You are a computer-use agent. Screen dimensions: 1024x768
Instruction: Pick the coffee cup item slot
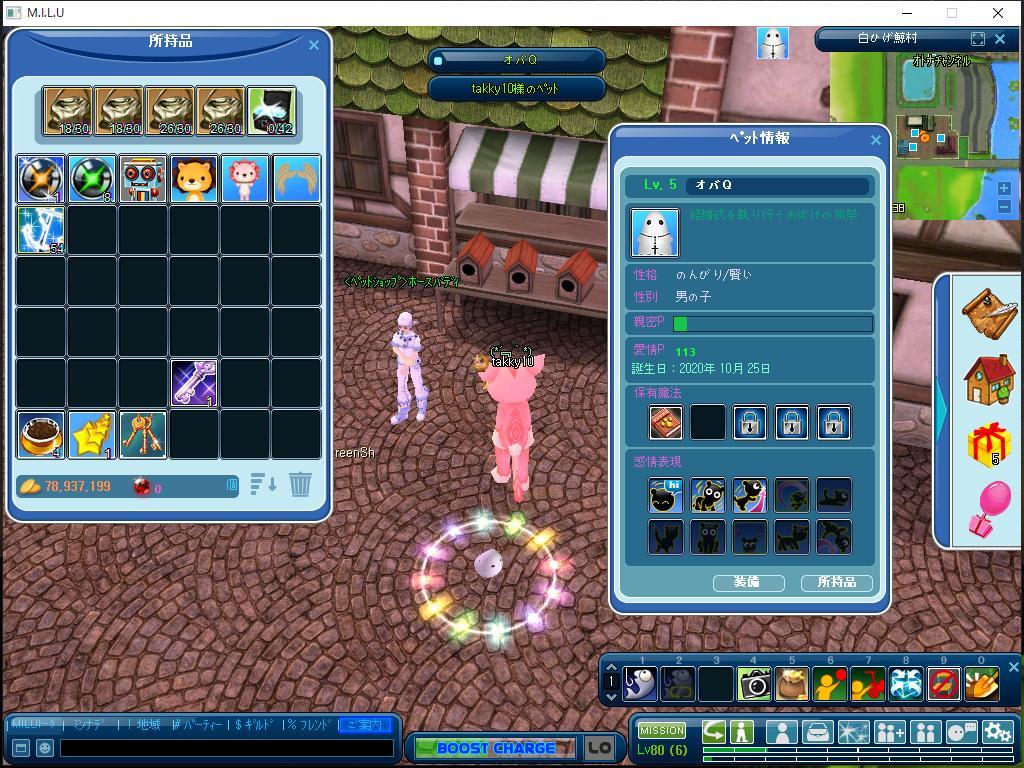[41, 435]
